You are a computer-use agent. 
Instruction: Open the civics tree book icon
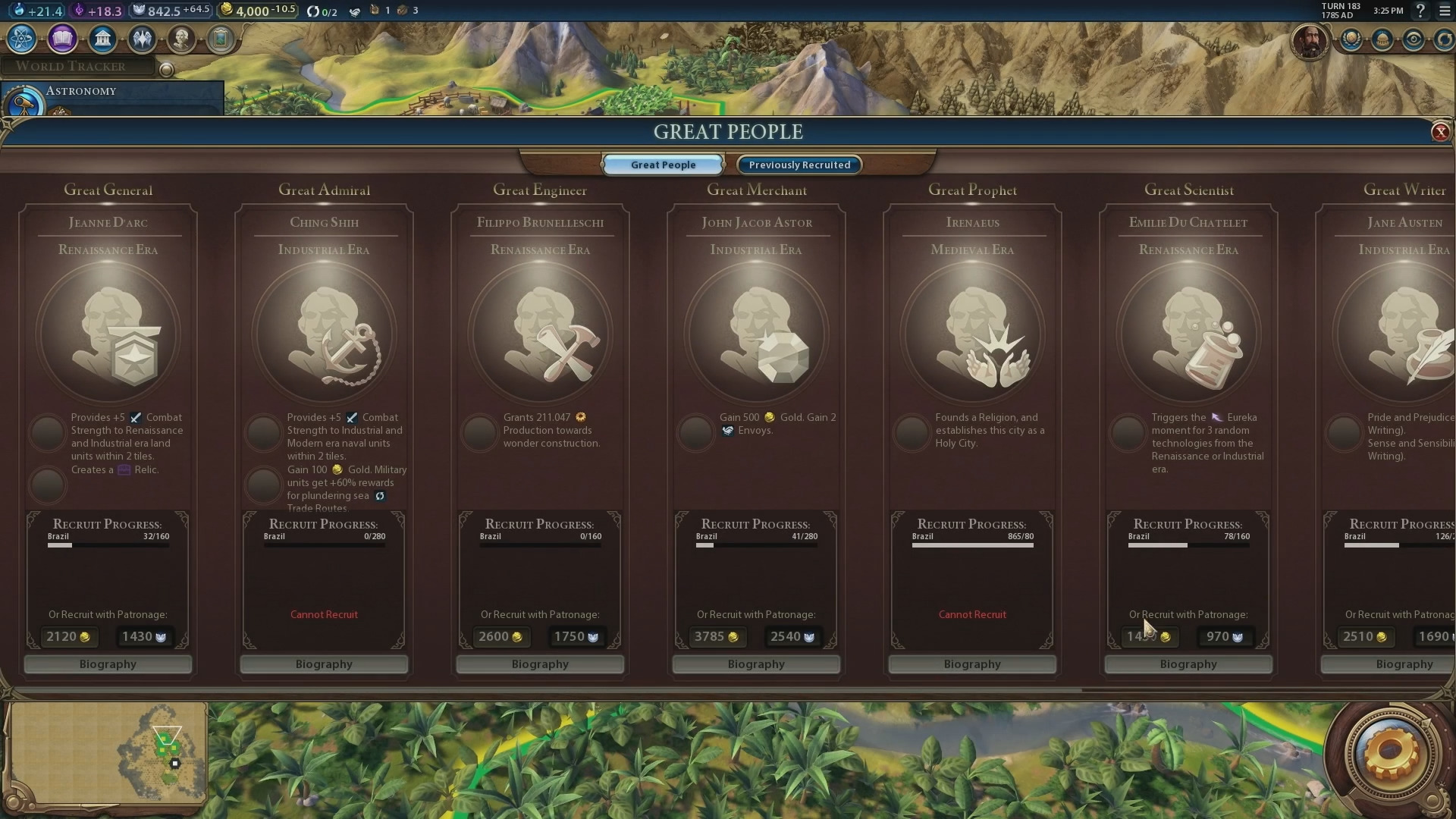[x=62, y=39]
